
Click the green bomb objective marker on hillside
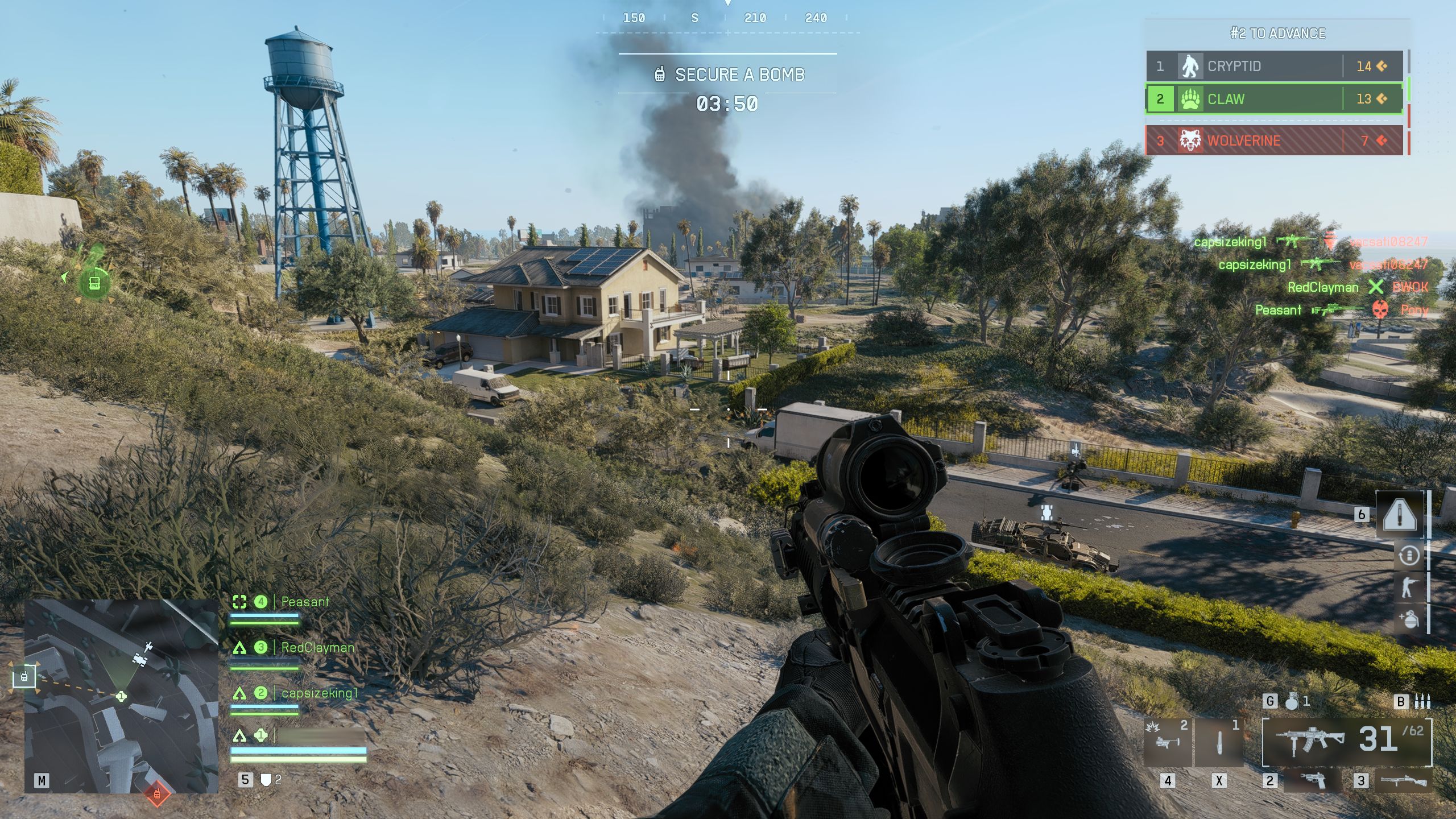[x=94, y=282]
